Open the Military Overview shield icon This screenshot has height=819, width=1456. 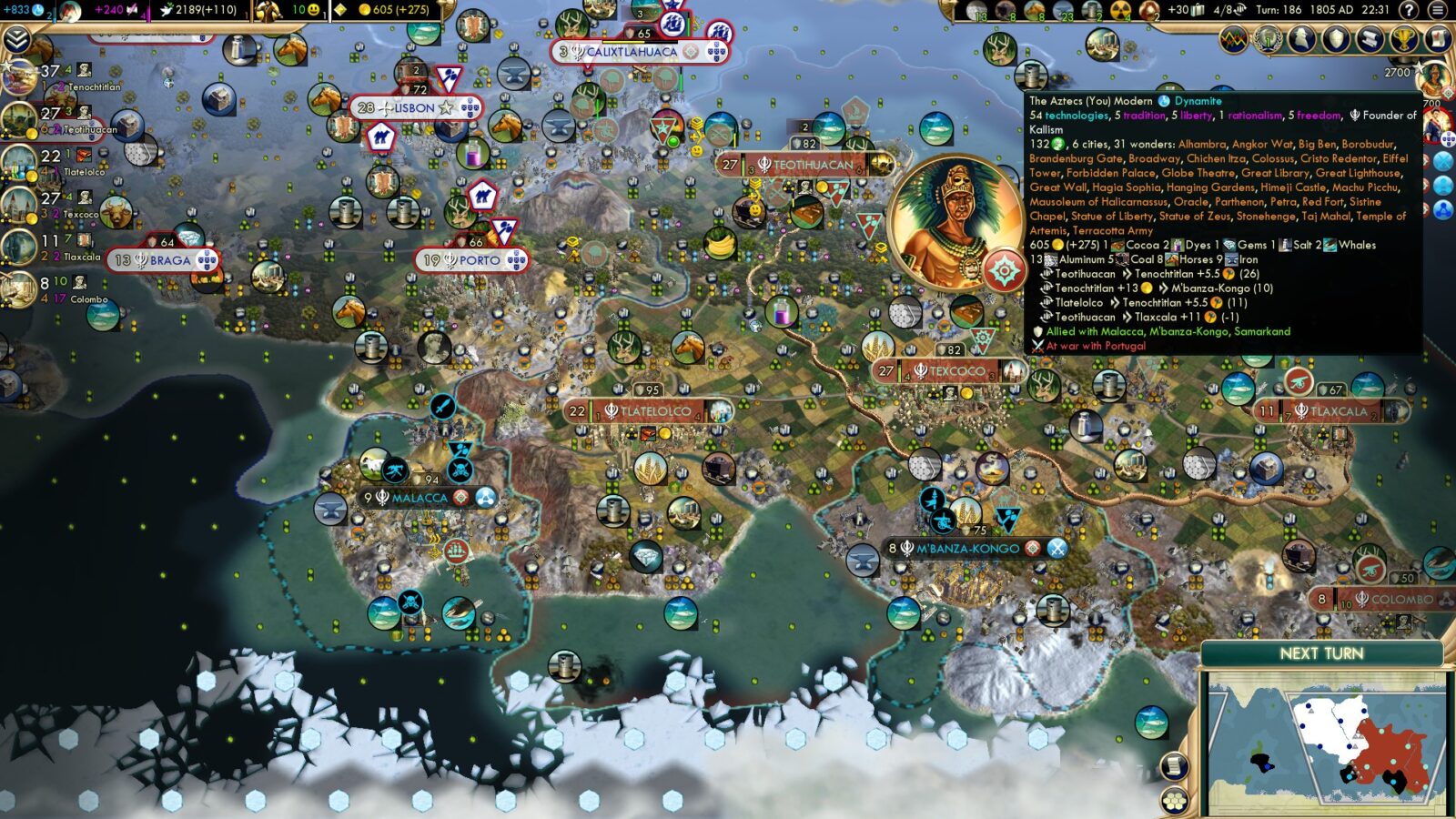1334,39
